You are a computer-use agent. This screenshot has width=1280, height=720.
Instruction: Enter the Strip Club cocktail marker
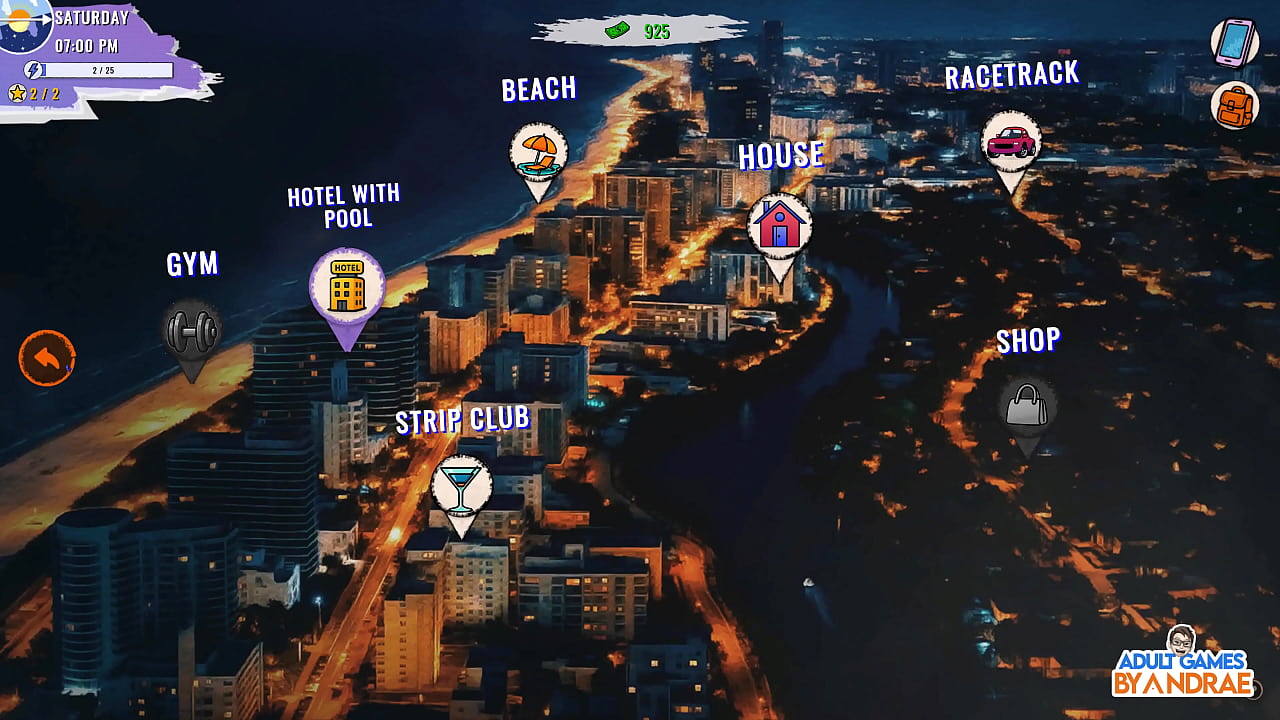[x=461, y=488]
